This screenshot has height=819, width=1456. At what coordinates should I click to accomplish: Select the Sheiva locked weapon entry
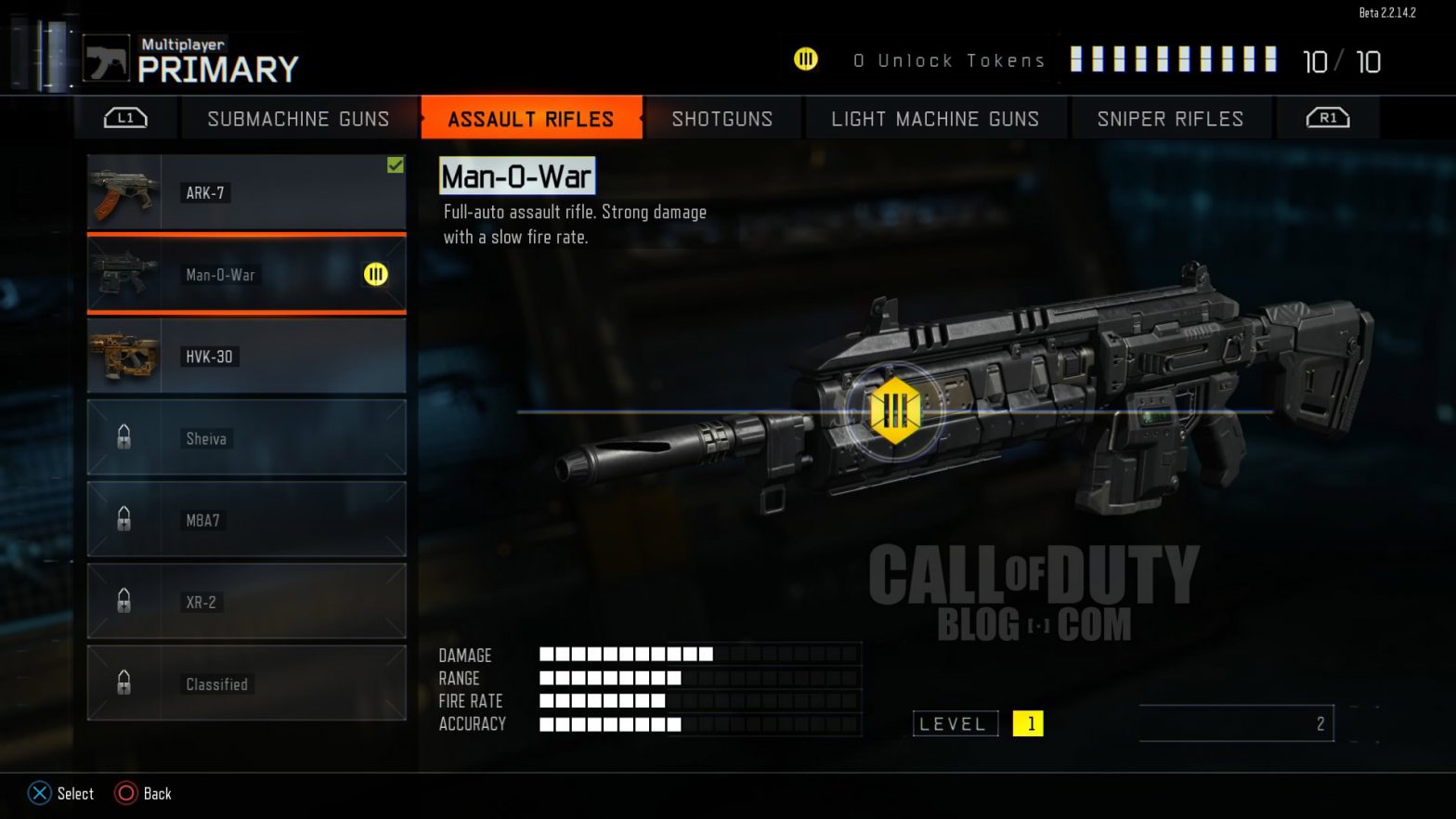tap(246, 437)
